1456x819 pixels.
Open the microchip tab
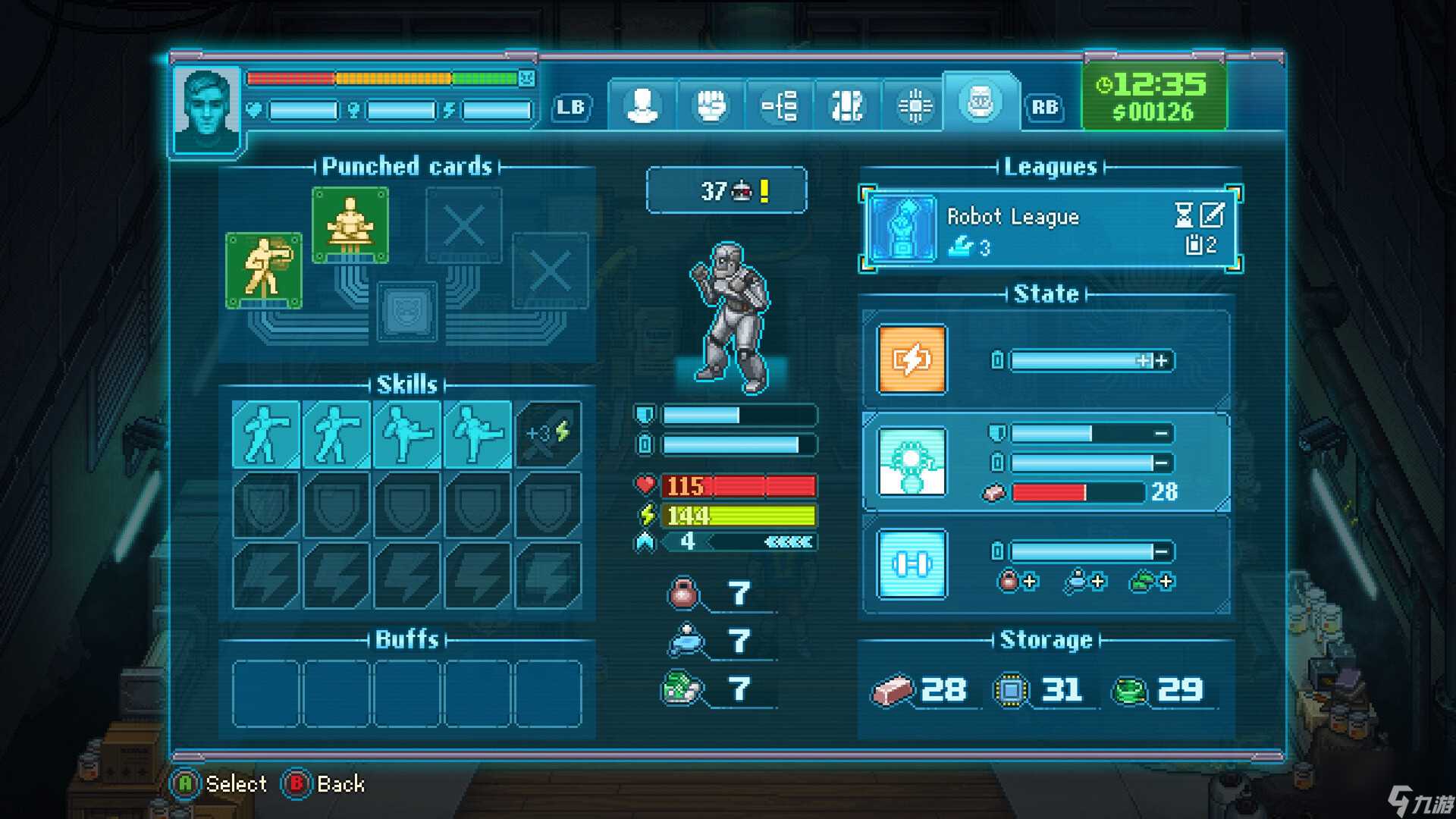point(915,105)
